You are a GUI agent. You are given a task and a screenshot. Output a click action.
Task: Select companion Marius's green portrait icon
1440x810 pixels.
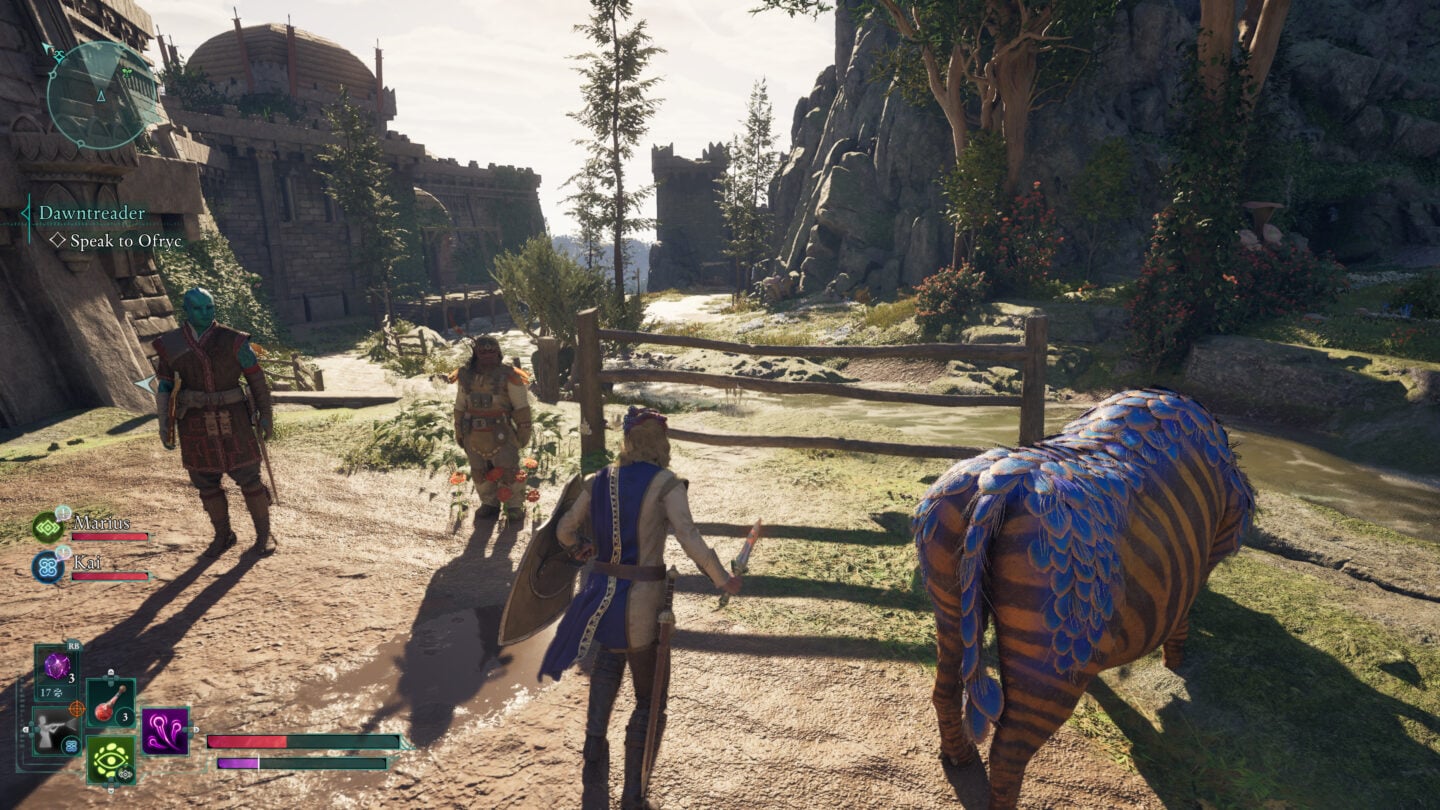coord(47,527)
